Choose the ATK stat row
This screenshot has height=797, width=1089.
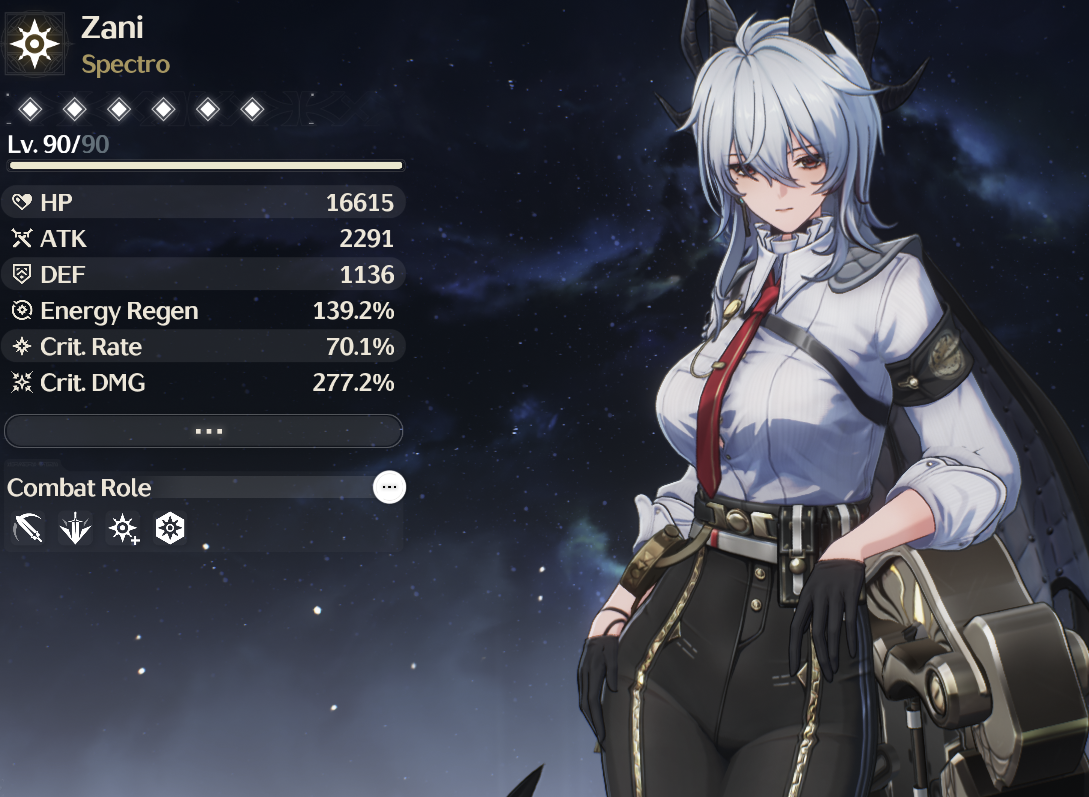point(204,239)
